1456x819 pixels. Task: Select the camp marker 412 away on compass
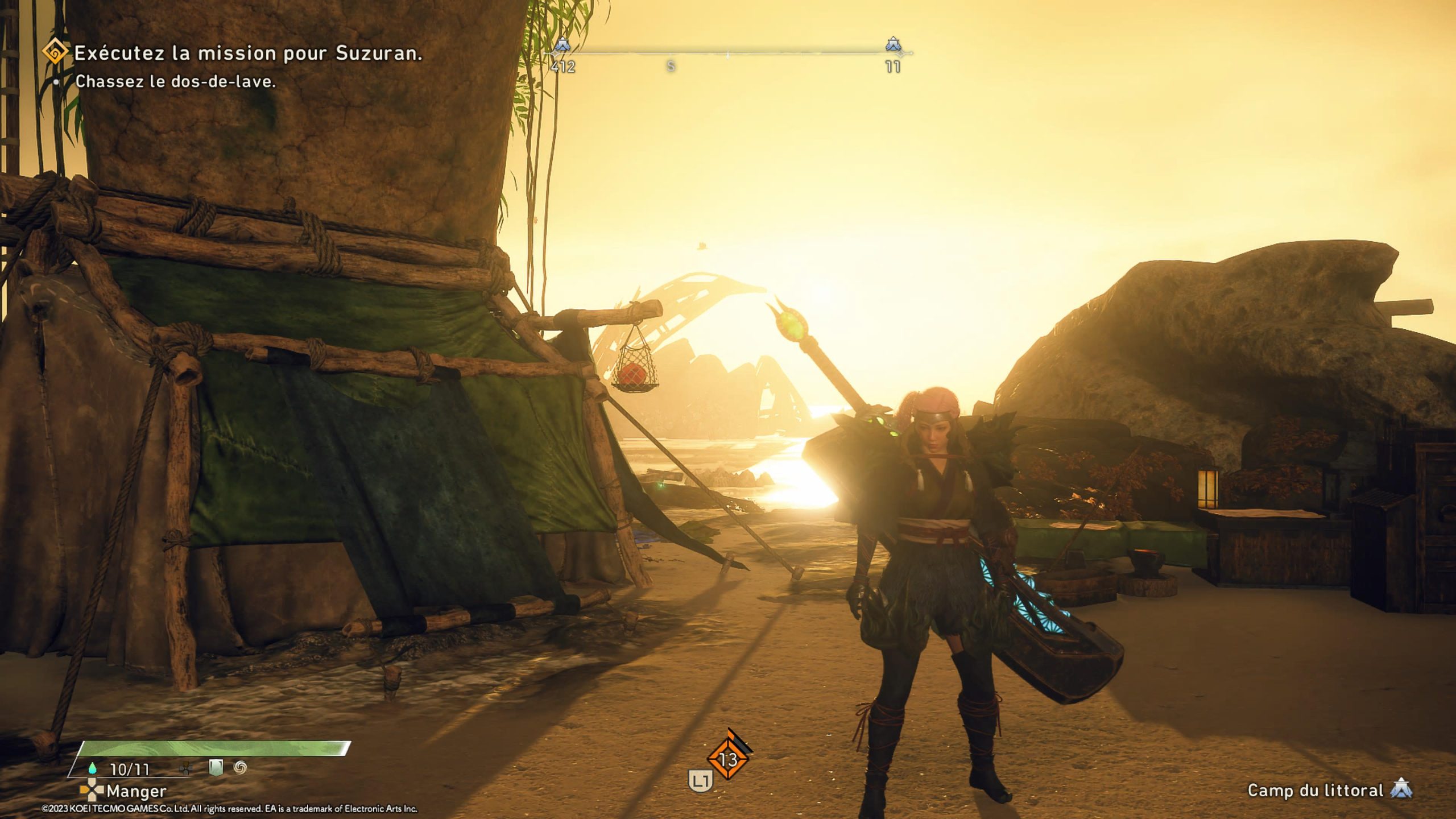pos(562,44)
